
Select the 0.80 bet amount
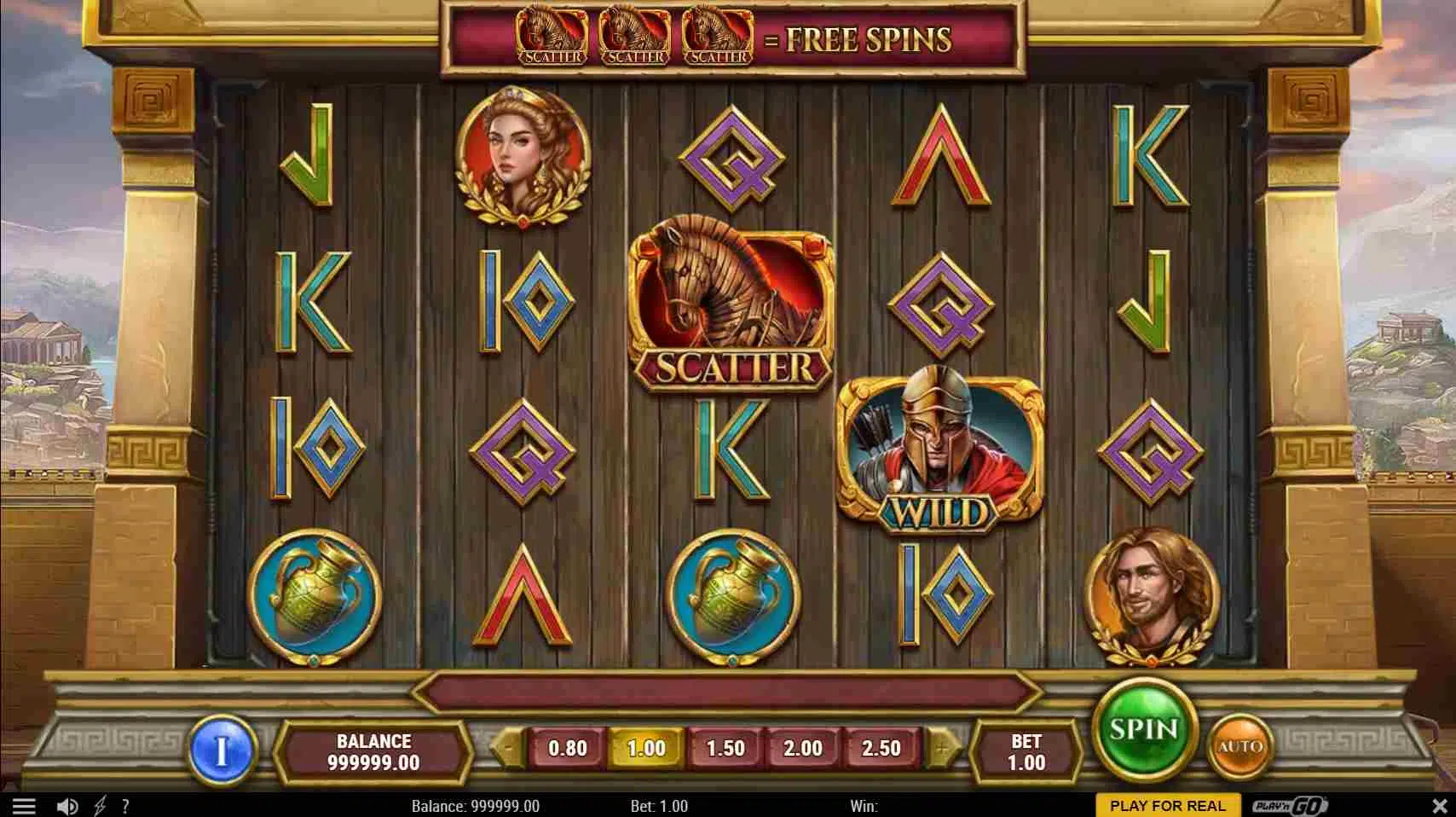567,748
